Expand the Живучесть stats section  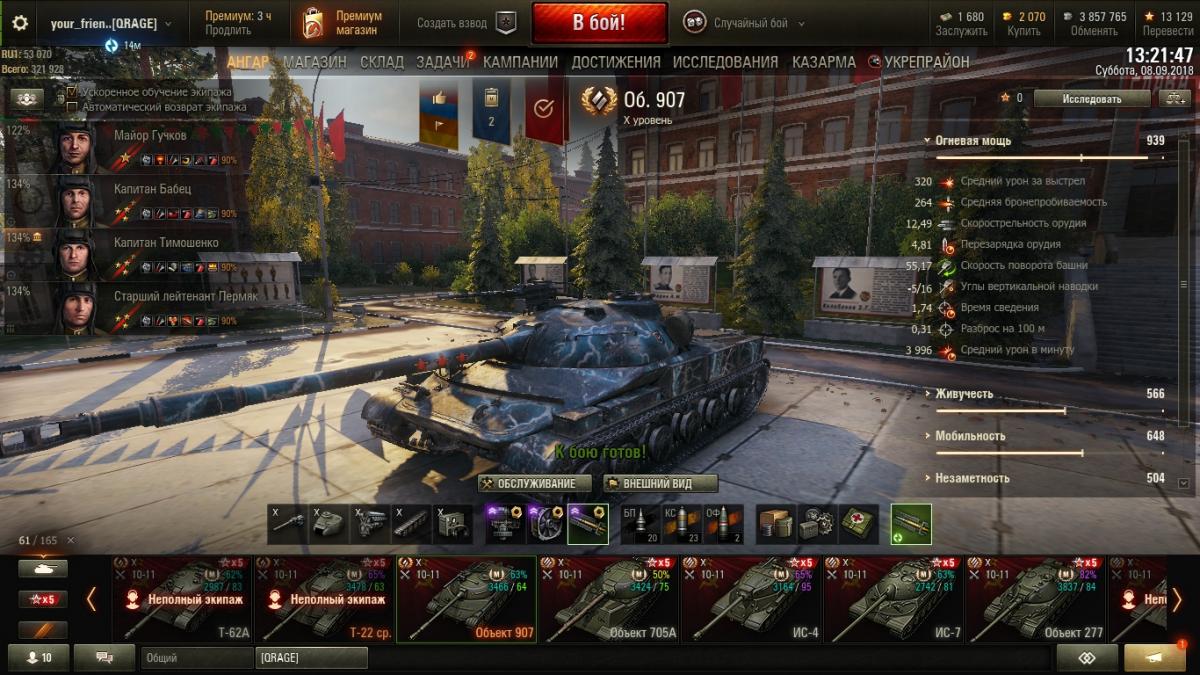[964, 394]
